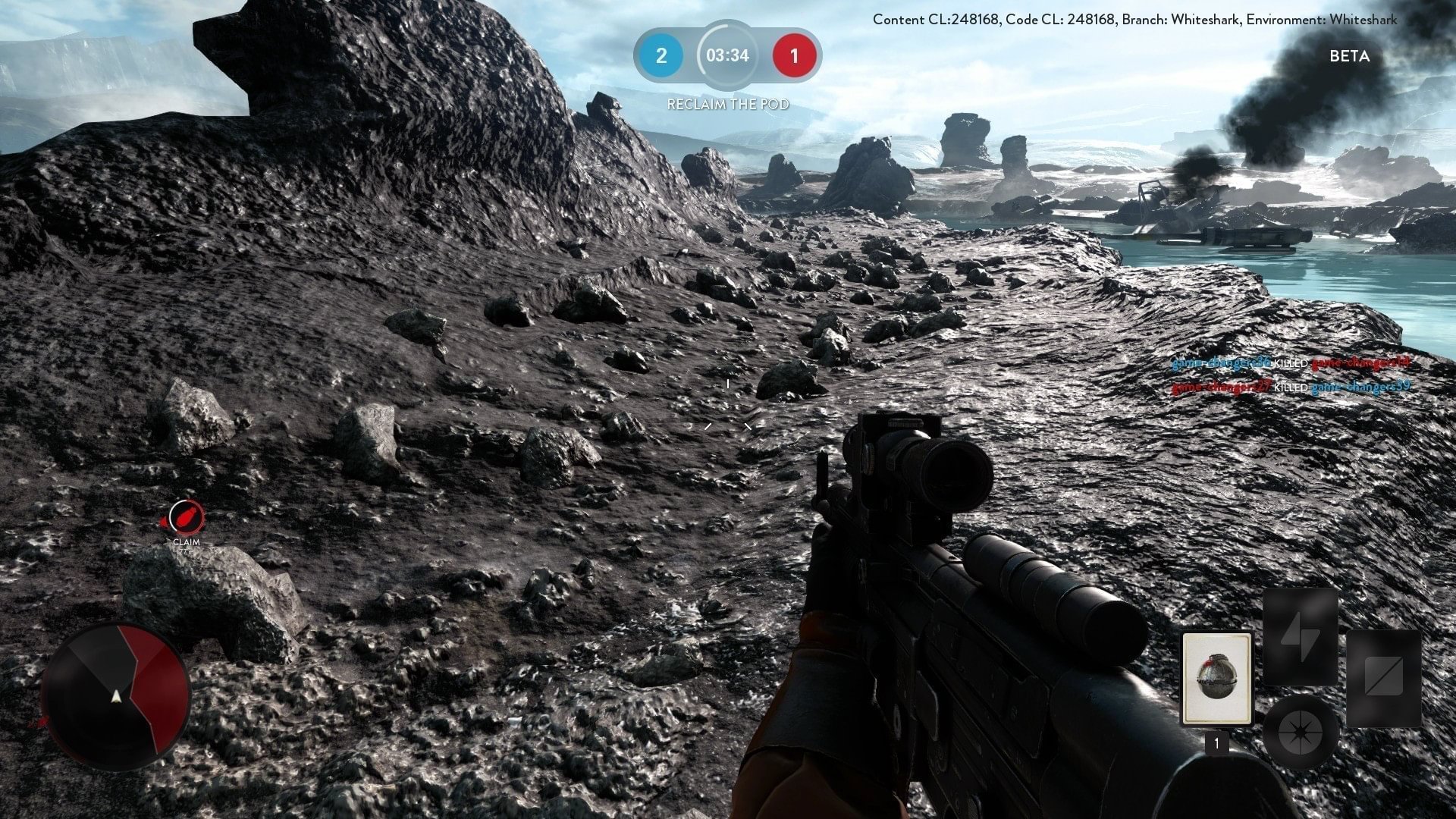Click the circular radar minimap
The width and height of the screenshot is (1456, 819).
tap(115, 696)
